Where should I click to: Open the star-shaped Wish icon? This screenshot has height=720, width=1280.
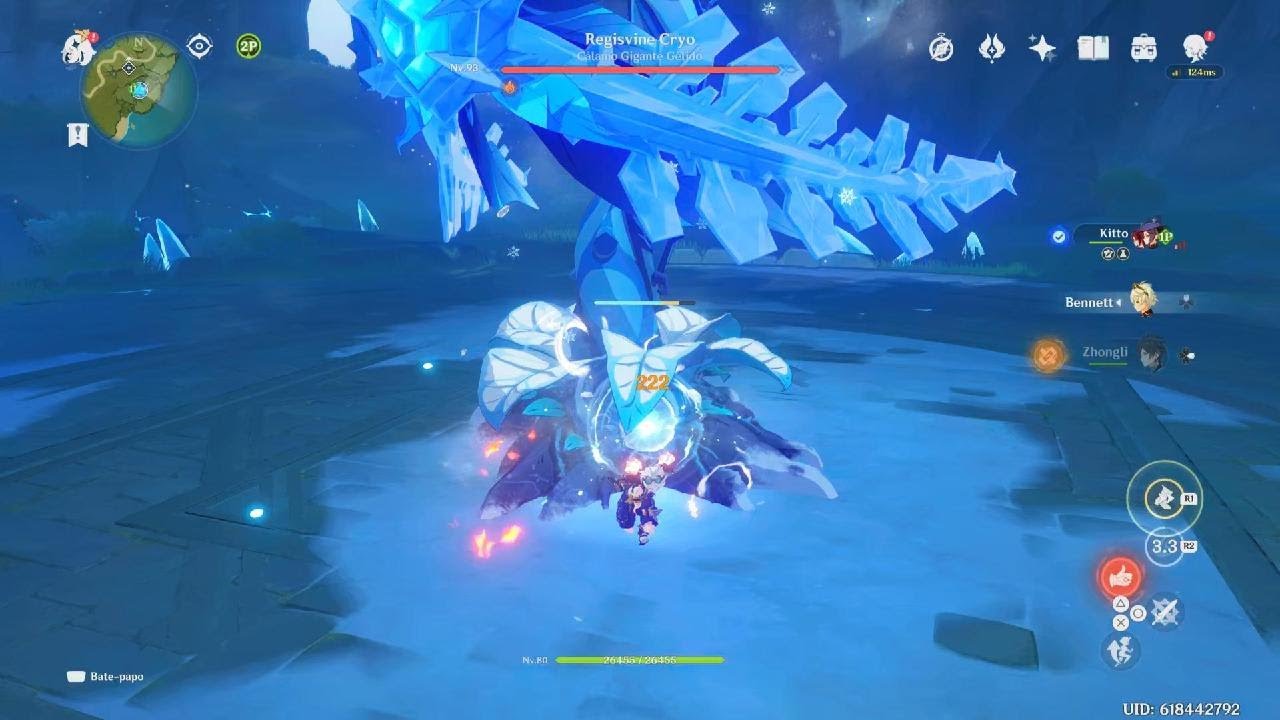point(1042,48)
